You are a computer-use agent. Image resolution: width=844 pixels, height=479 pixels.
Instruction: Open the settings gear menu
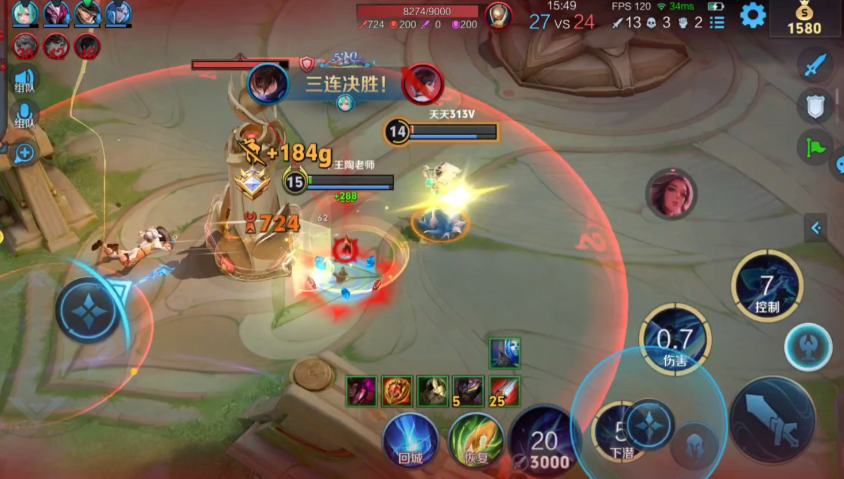[752, 15]
